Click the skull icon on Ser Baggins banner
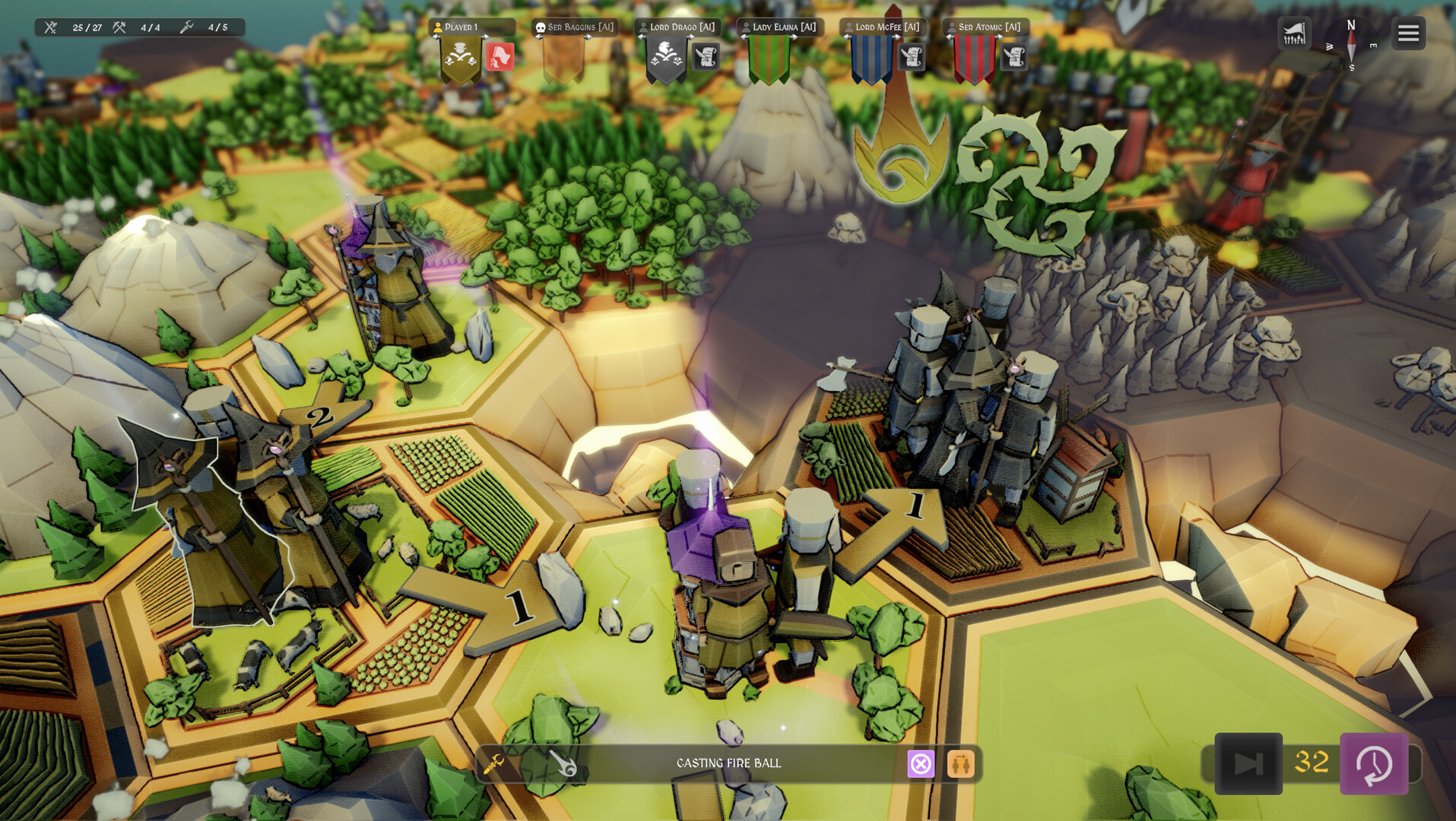This screenshot has width=1456, height=821. pos(541,27)
